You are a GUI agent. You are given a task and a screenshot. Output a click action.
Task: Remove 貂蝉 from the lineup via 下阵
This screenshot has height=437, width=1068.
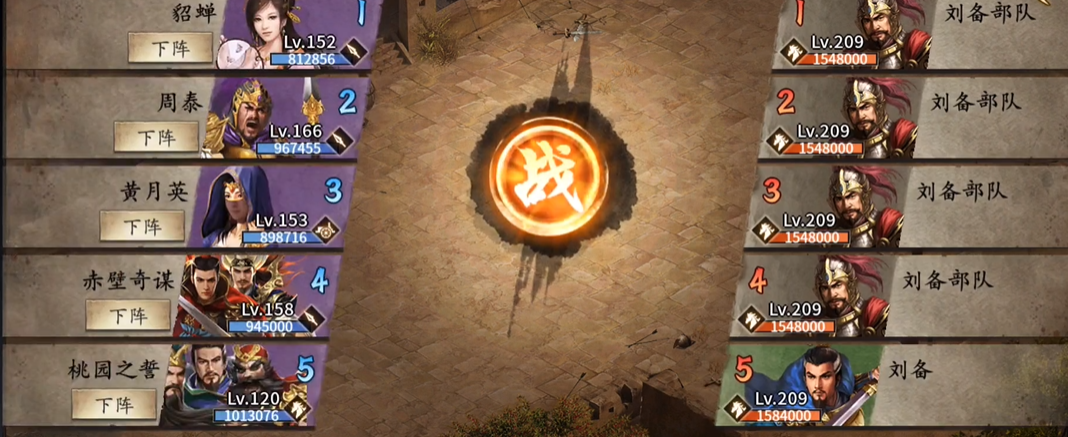click(170, 47)
